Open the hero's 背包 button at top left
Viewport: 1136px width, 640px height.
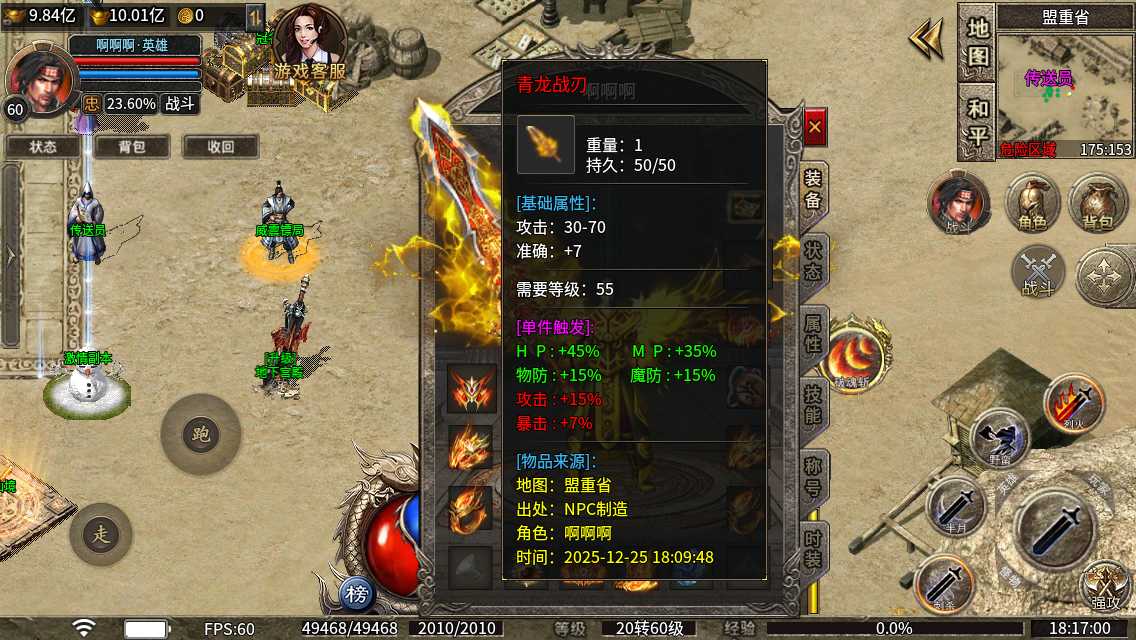[131, 146]
